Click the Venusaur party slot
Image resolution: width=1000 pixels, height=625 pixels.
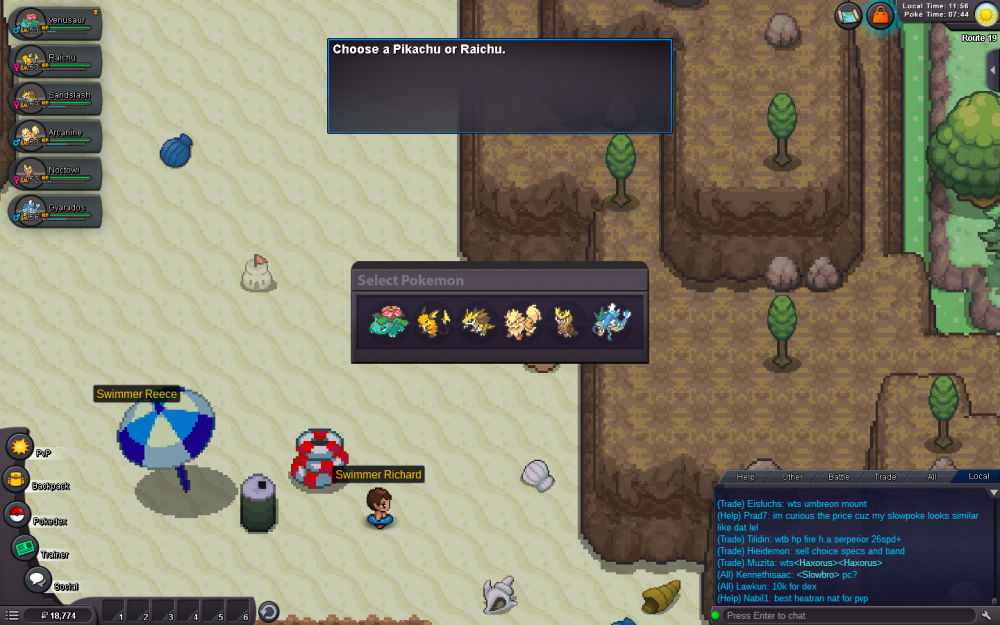click(56, 24)
